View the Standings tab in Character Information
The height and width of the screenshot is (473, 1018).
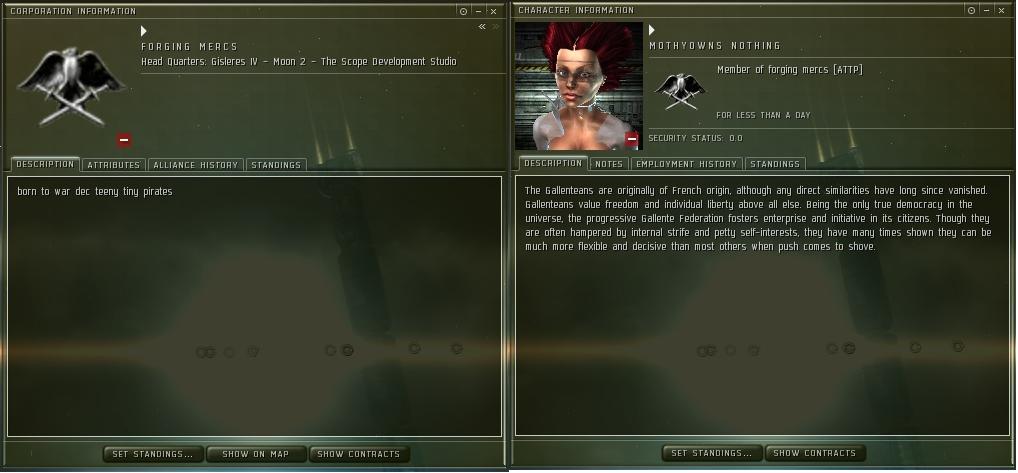point(775,164)
